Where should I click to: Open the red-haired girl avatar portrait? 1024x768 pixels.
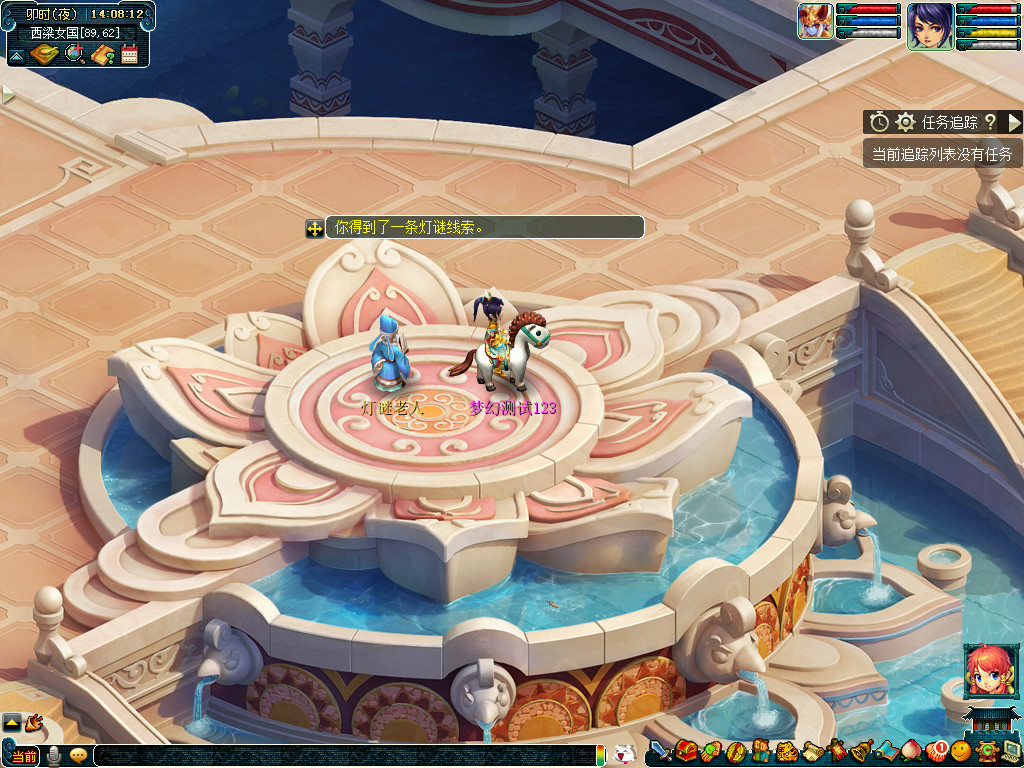[984, 671]
